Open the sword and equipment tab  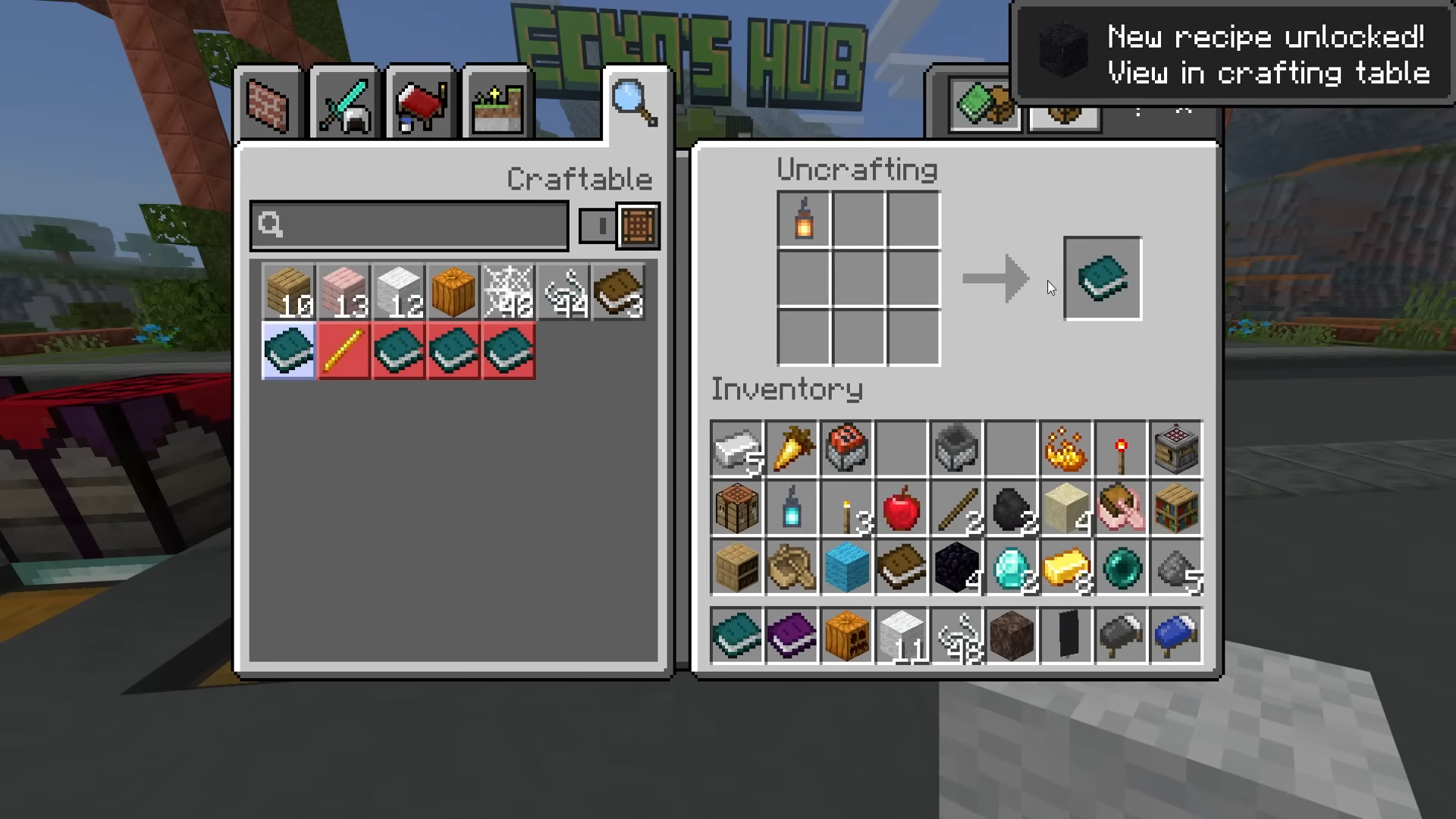(344, 104)
